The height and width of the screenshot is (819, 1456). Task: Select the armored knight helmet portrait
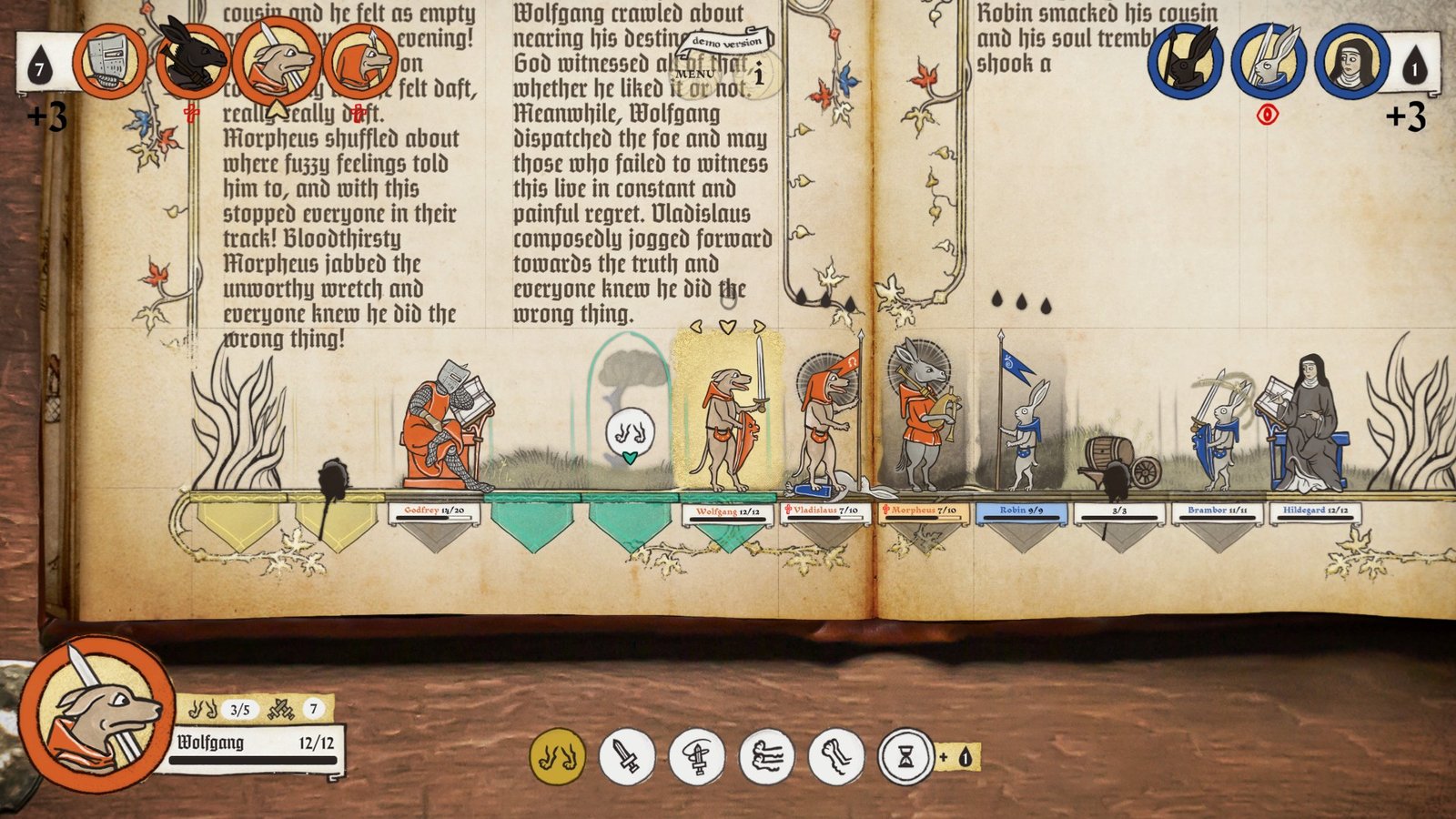pyautogui.click(x=109, y=62)
